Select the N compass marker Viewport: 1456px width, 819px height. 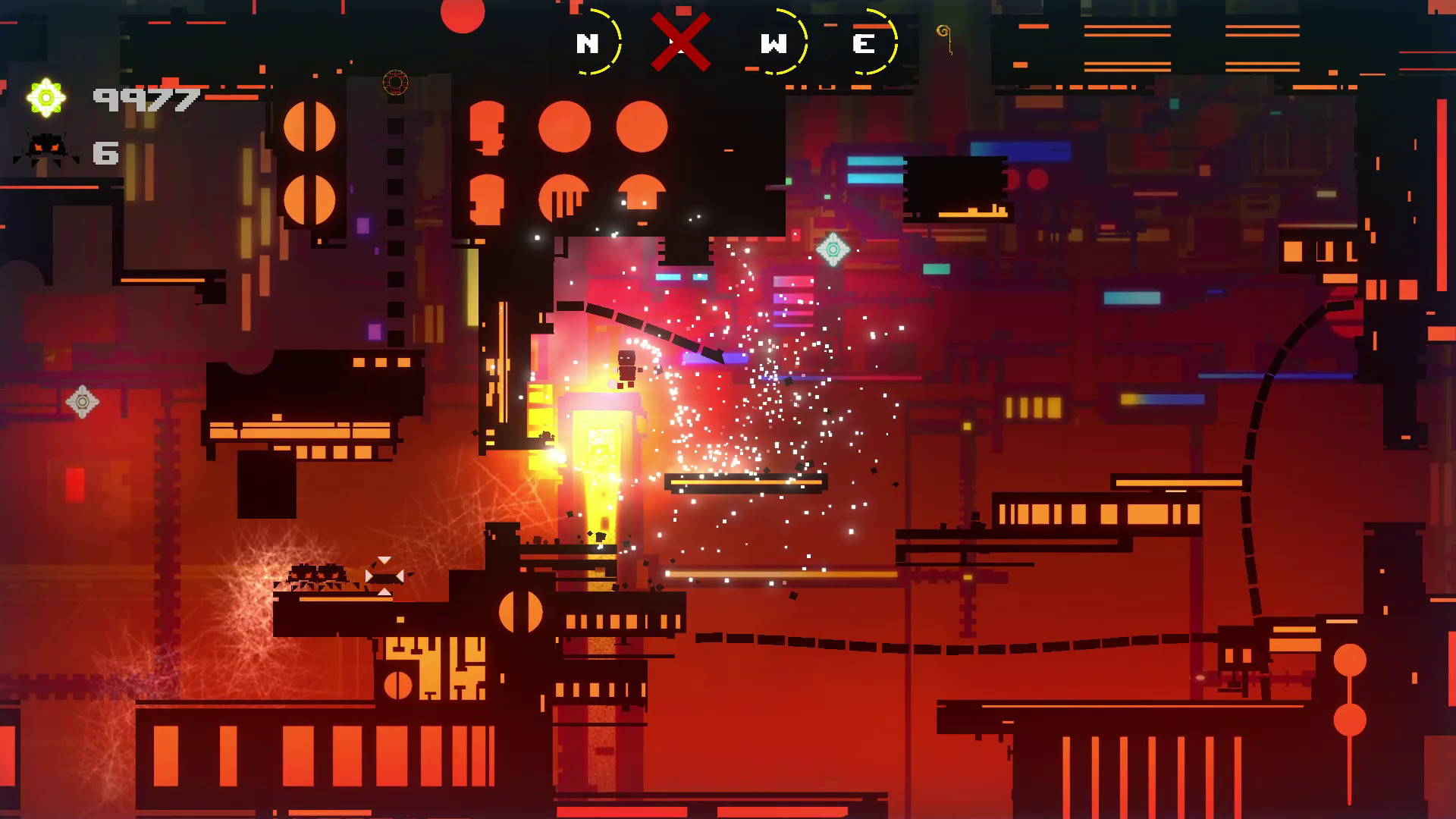pyautogui.click(x=588, y=44)
